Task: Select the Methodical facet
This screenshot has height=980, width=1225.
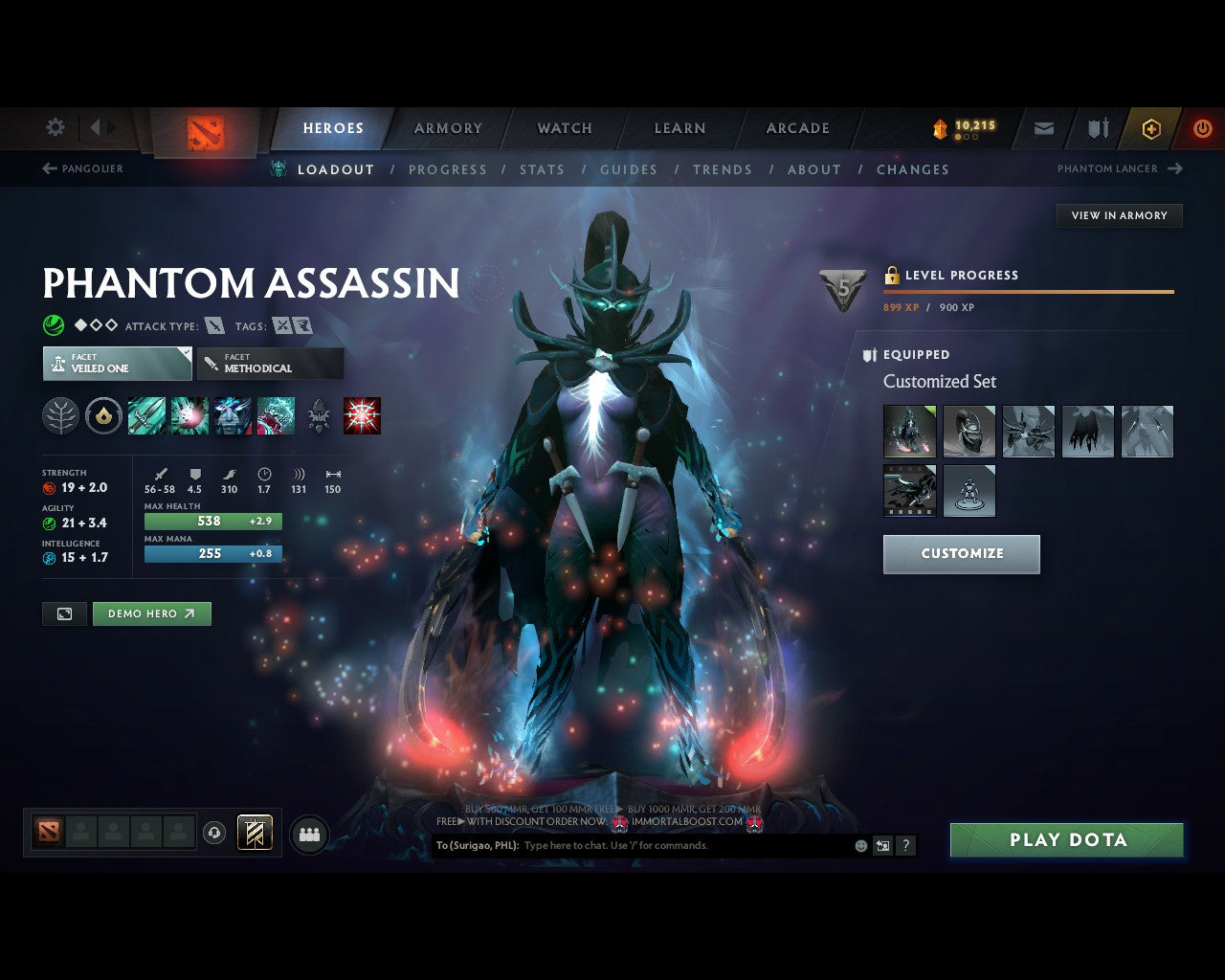Action: (270, 364)
